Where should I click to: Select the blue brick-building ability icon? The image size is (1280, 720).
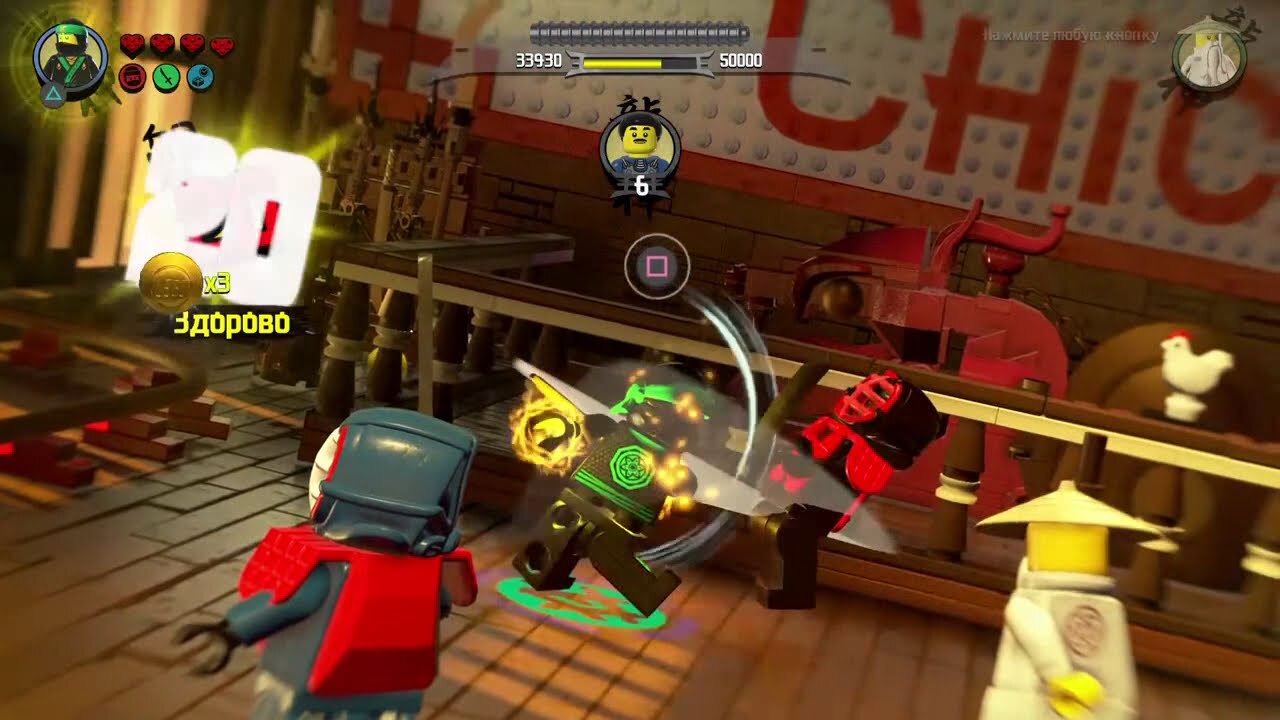[200, 77]
